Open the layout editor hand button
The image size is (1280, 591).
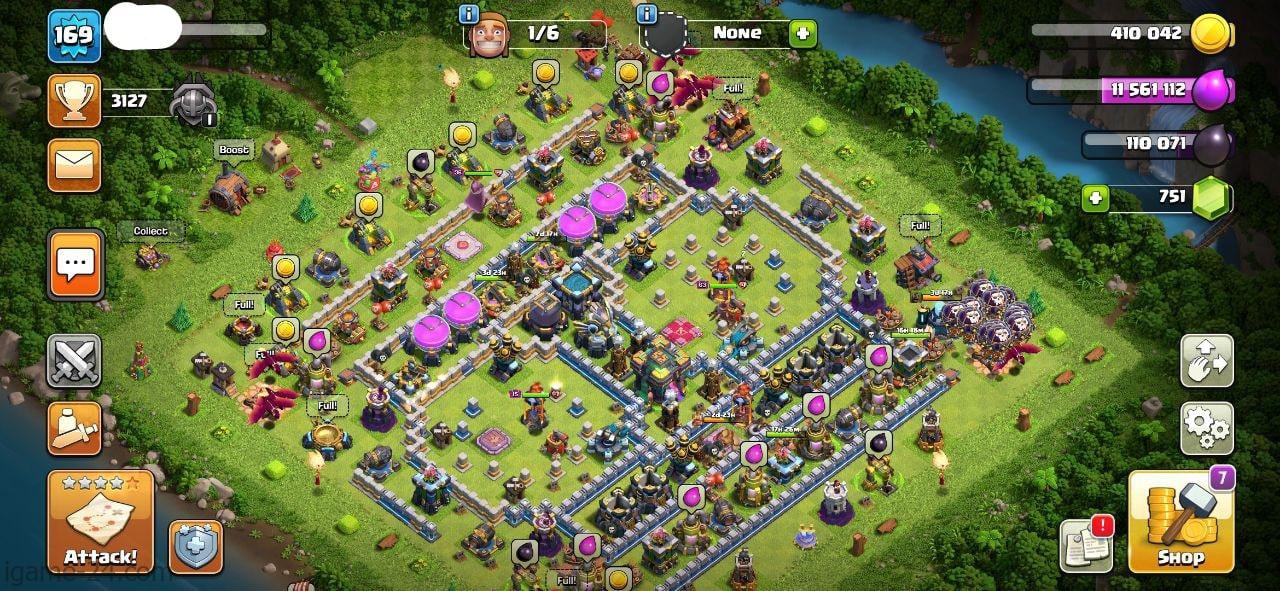(1206, 361)
